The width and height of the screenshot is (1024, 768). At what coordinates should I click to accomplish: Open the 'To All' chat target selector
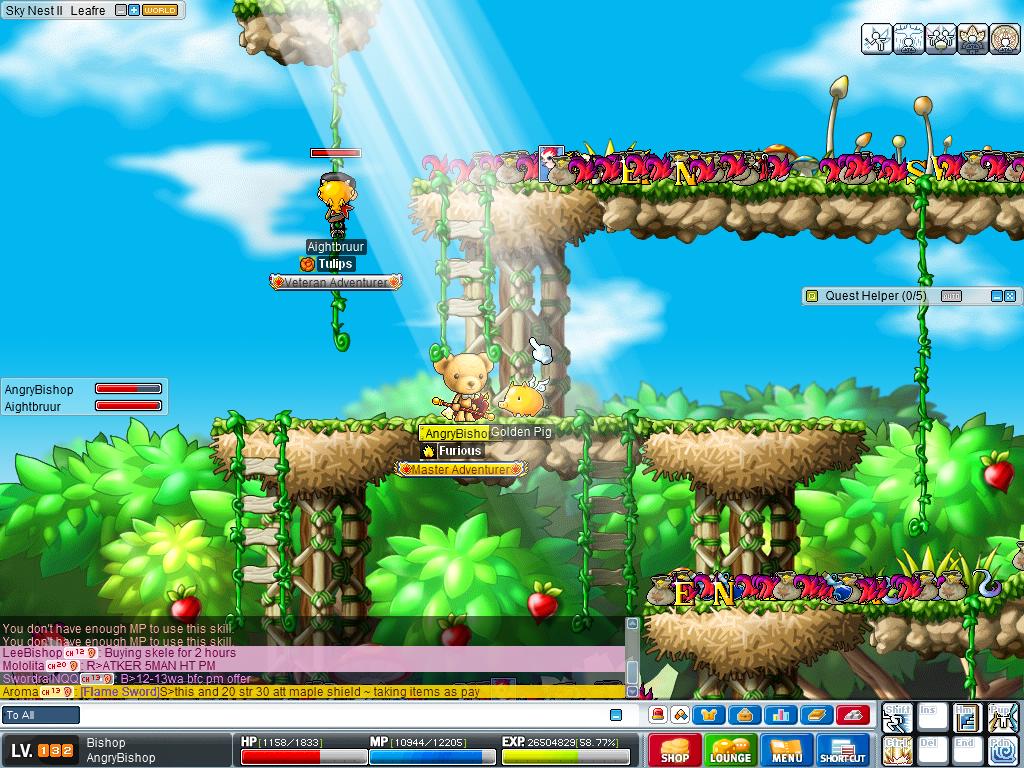[41, 715]
